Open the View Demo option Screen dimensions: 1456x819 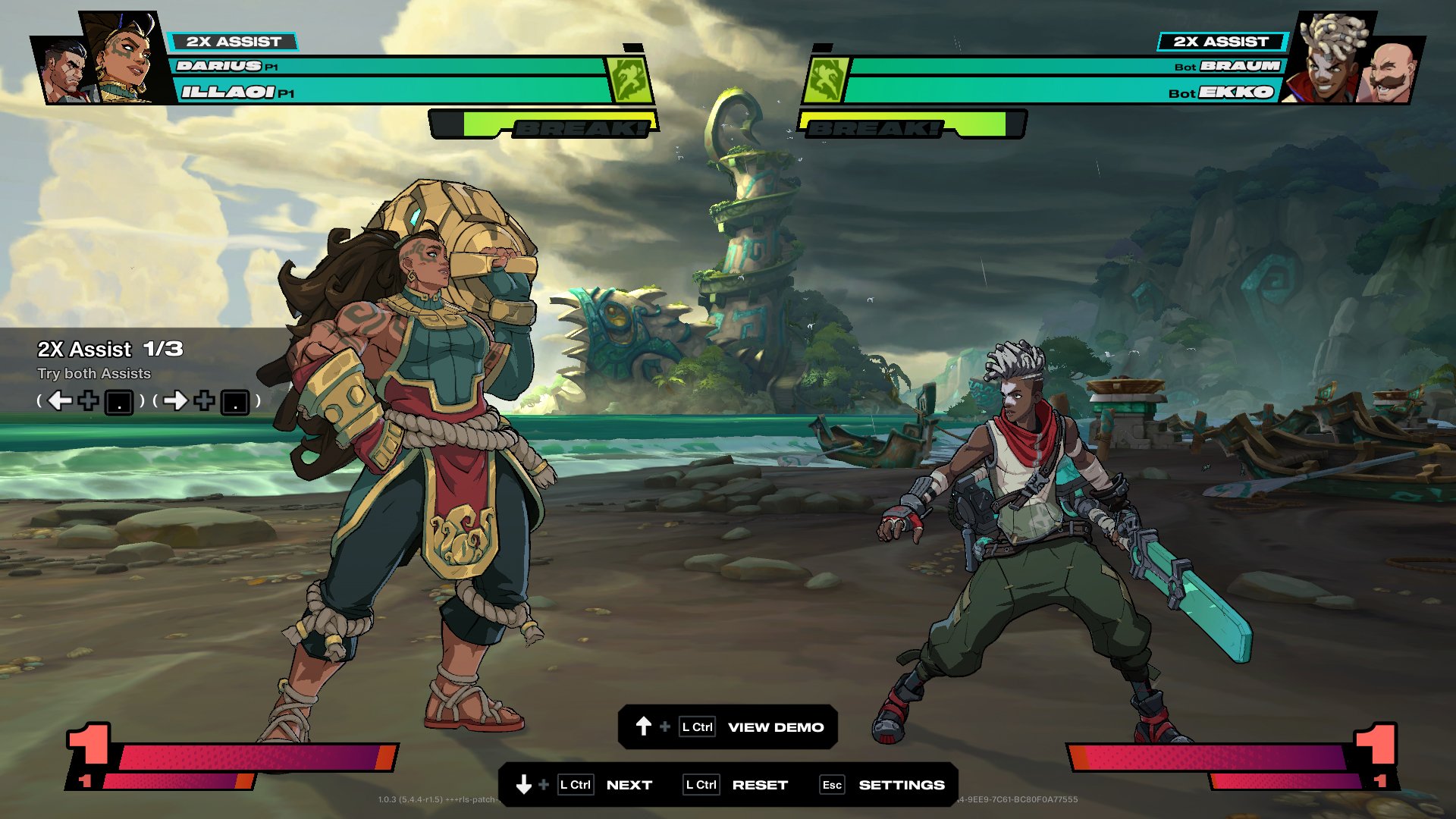coord(775,727)
